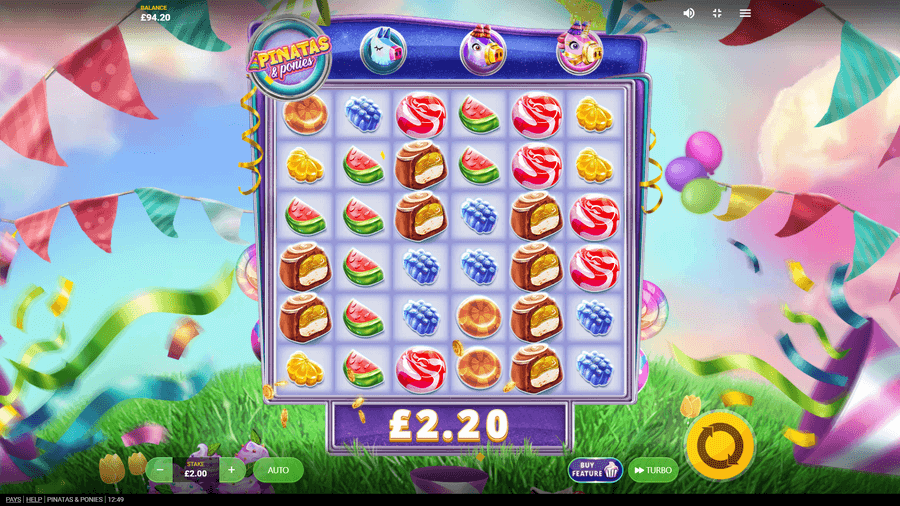Viewport: 900px width, 506px height.
Task: Open the Help link
Action: coord(34,499)
